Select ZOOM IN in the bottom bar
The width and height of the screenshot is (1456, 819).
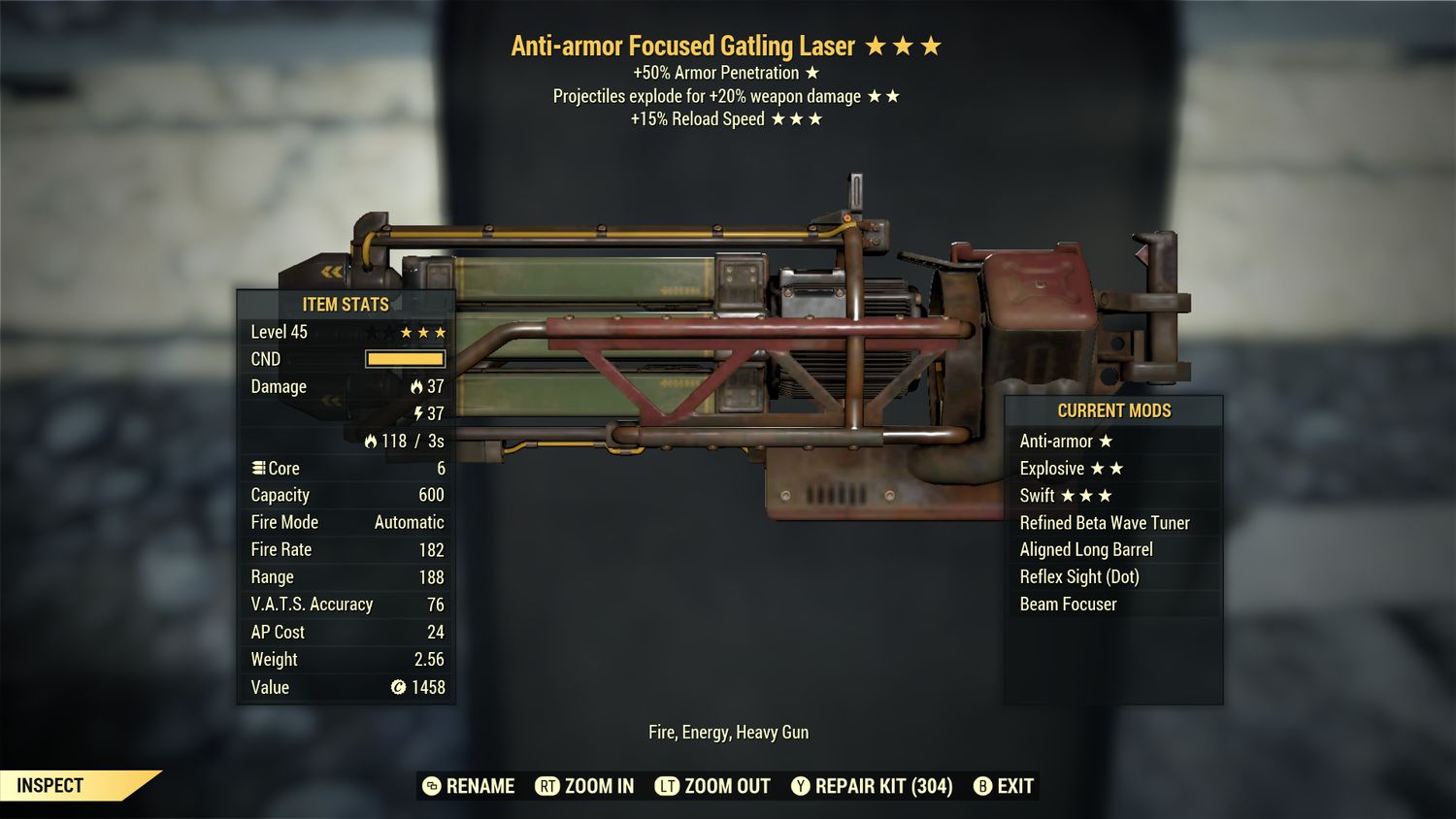pyautogui.click(x=585, y=786)
